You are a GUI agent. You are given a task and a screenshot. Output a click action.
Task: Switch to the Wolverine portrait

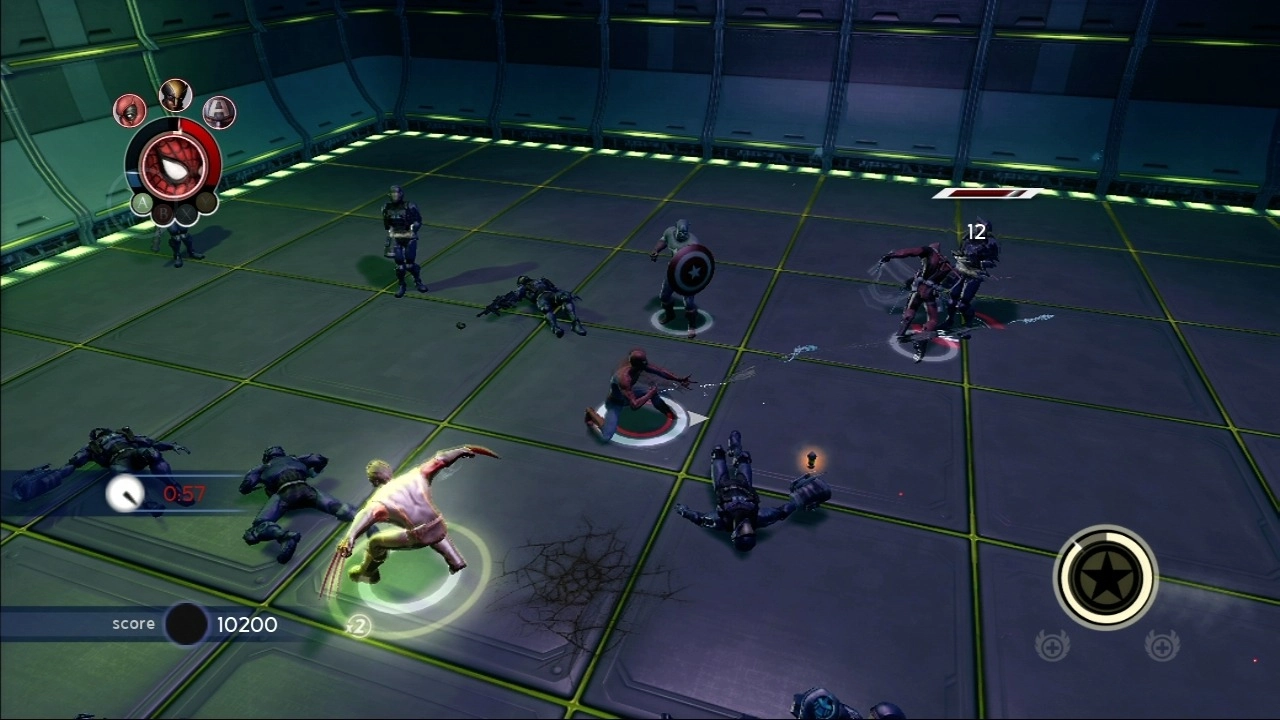(175, 95)
